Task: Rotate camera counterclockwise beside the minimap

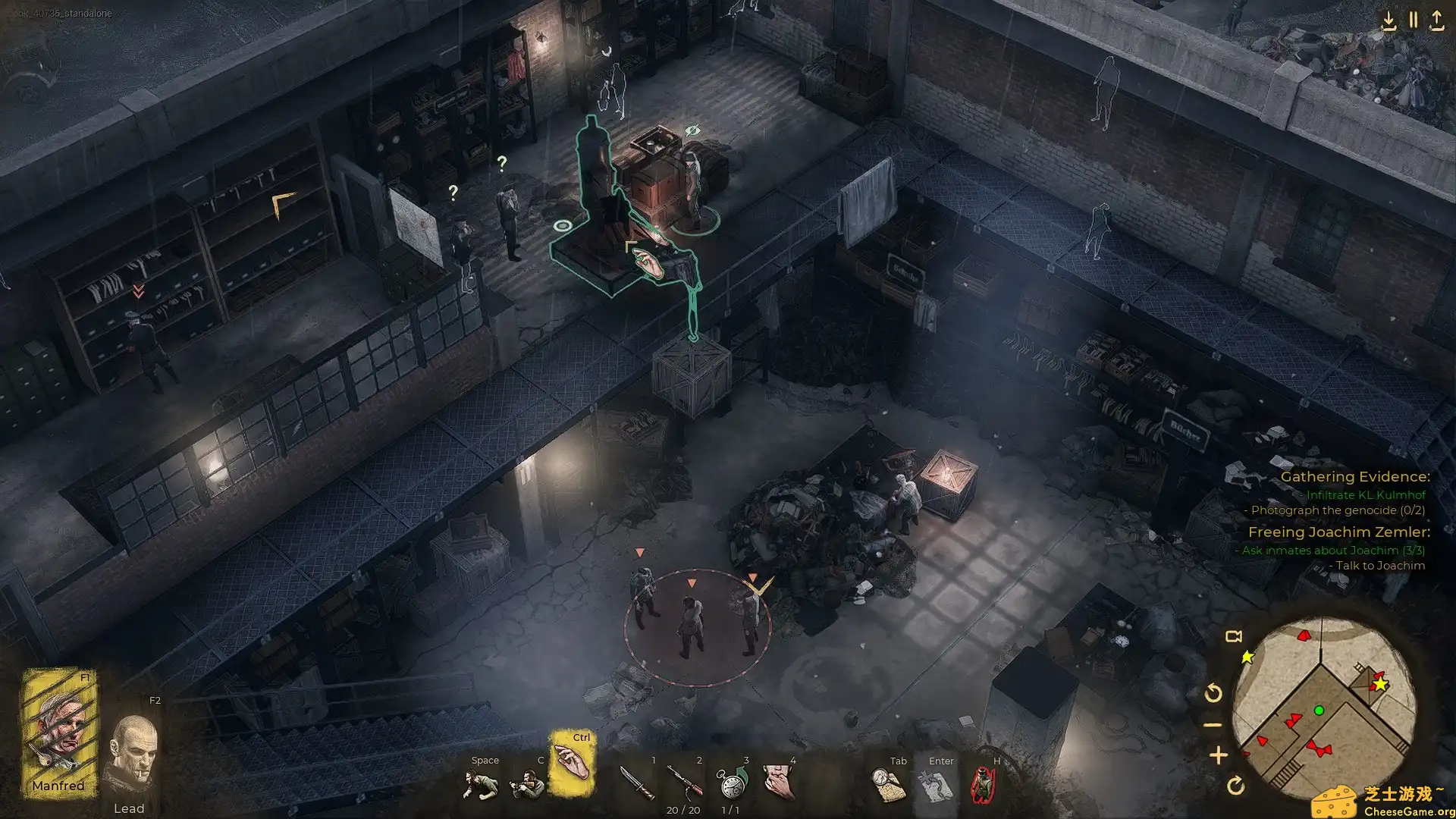Action: click(x=1213, y=692)
